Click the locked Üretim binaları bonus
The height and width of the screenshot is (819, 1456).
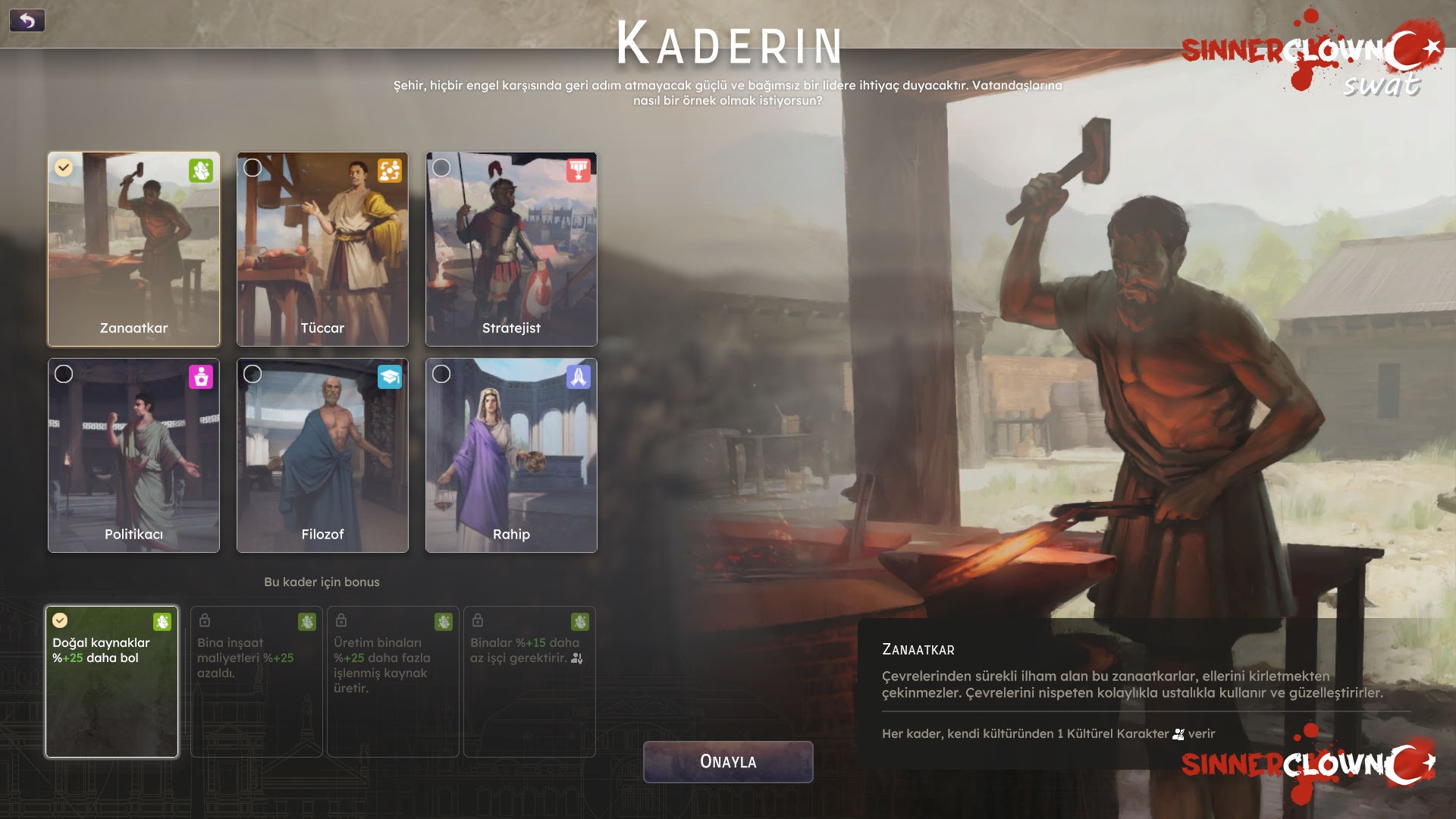[x=393, y=681]
